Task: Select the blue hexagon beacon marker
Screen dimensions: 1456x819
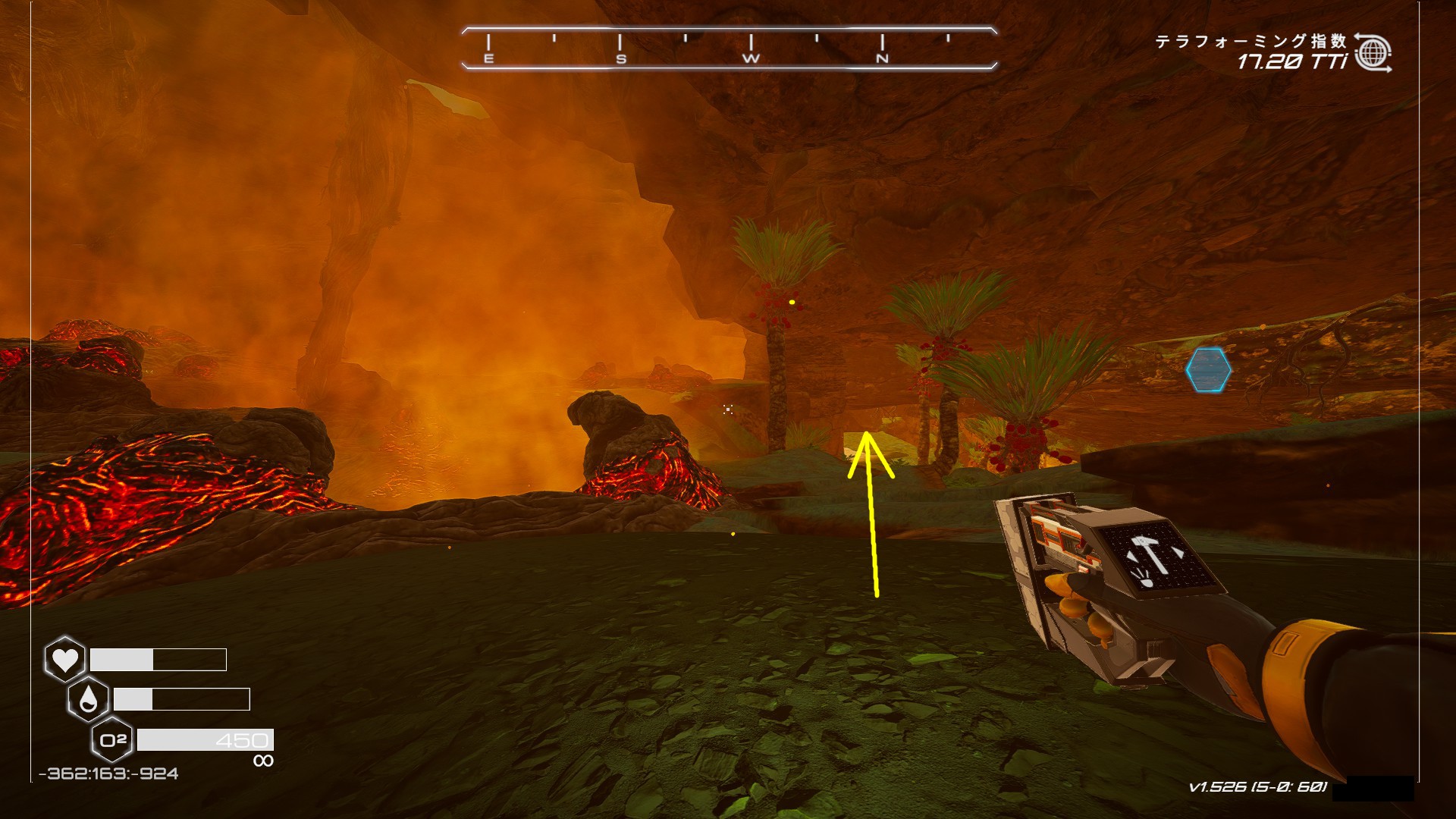Action: (1208, 370)
